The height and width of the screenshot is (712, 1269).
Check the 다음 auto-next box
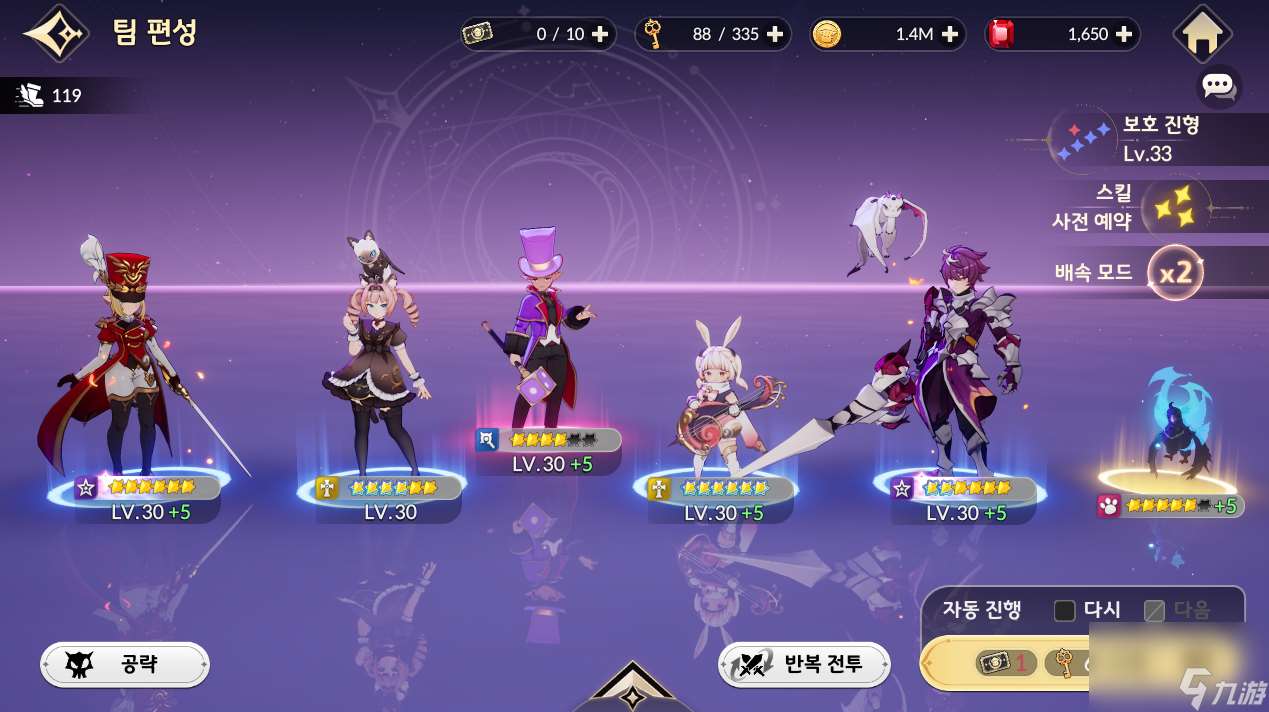(x=1155, y=610)
